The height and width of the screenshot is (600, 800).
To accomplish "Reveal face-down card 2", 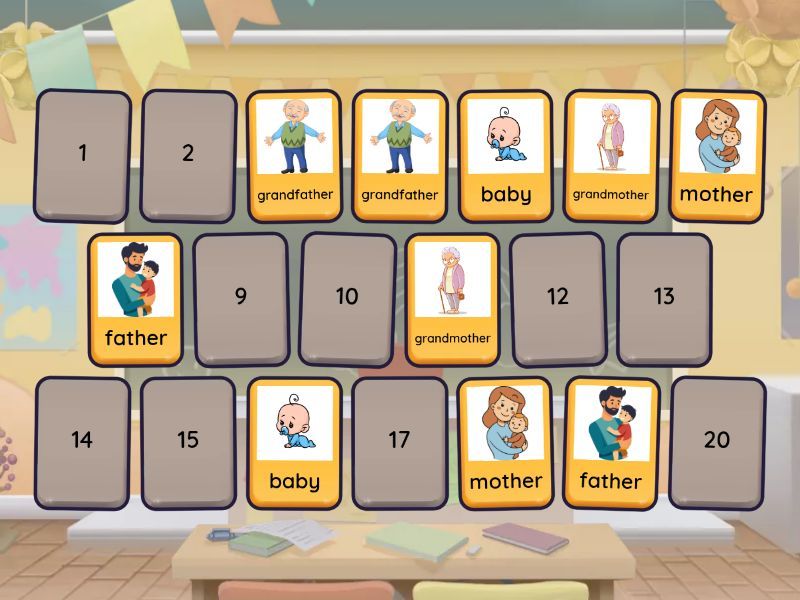I will (x=188, y=155).
